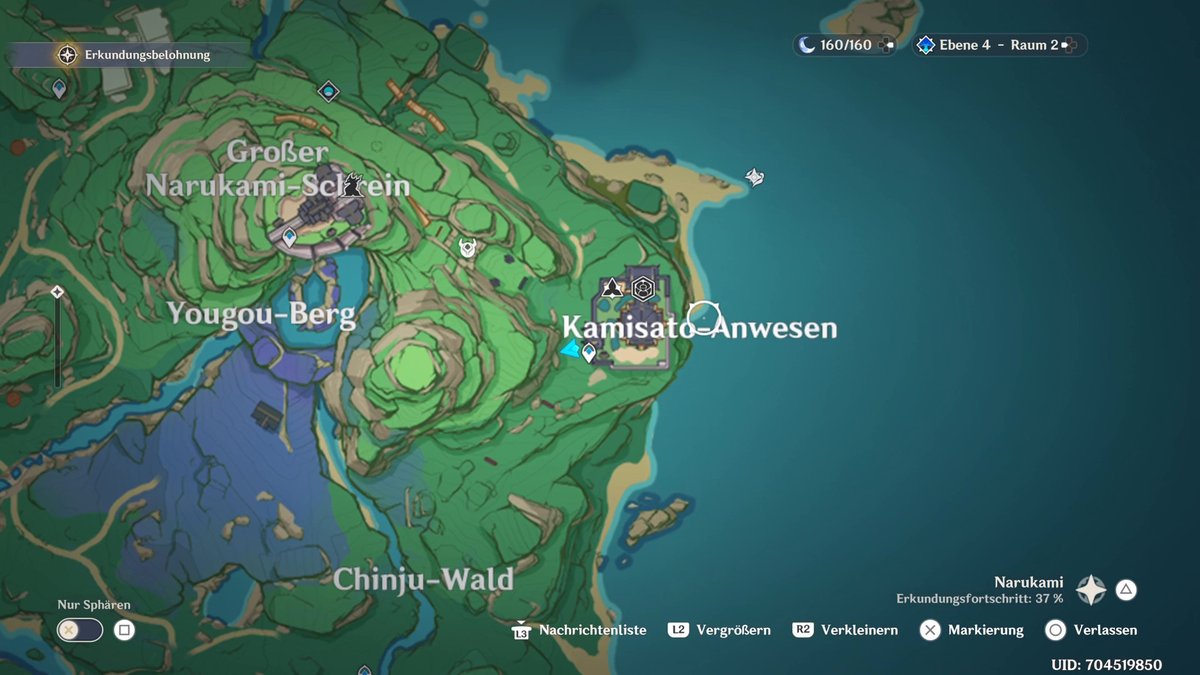The height and width of the screenshot is (675, 1200).
Task: Choose the hexagon marker at the Kamisato estate
Action: pyautogui.click(x=643, y=289)
